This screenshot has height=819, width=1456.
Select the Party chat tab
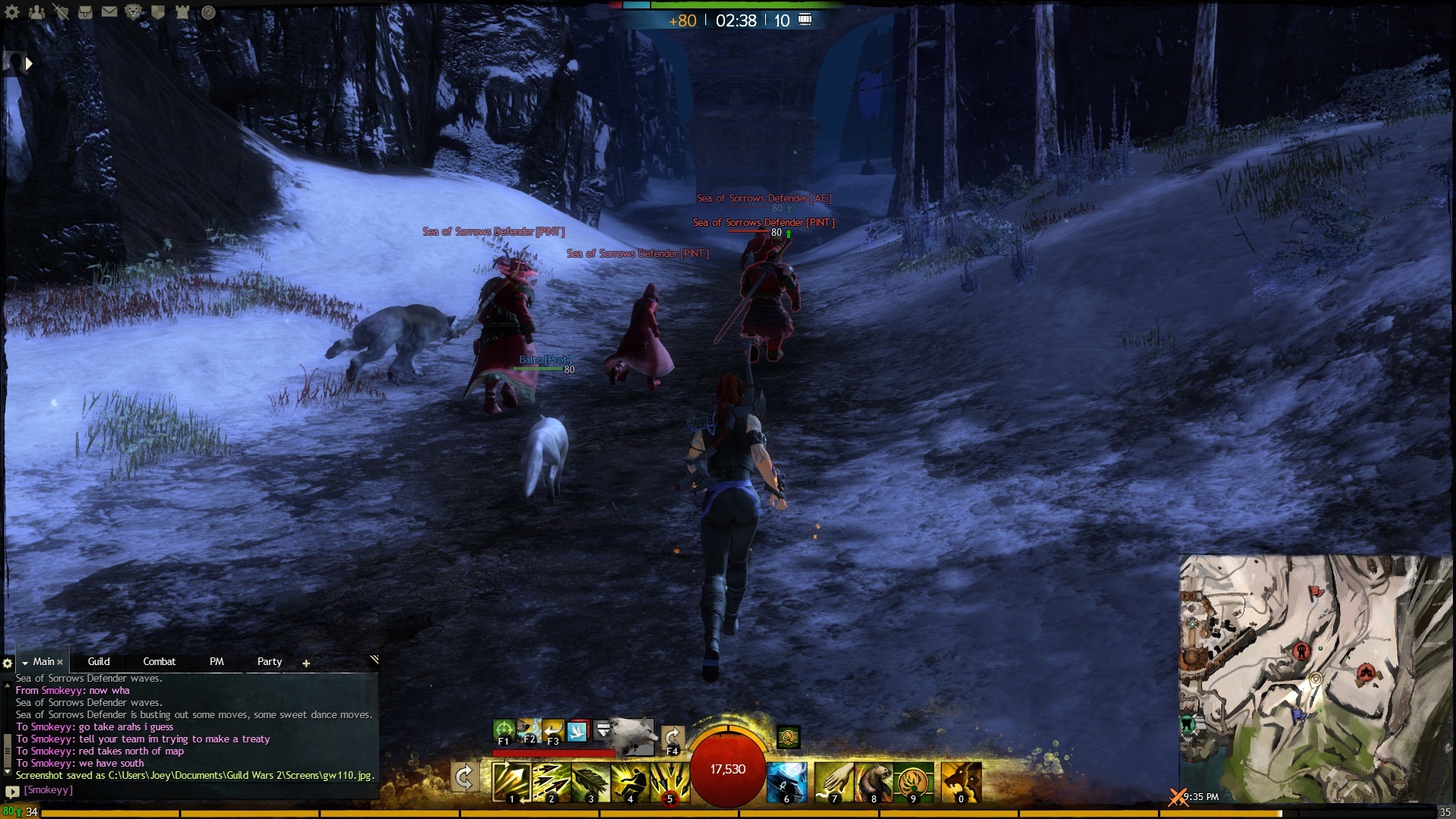(x=269, y=661)
